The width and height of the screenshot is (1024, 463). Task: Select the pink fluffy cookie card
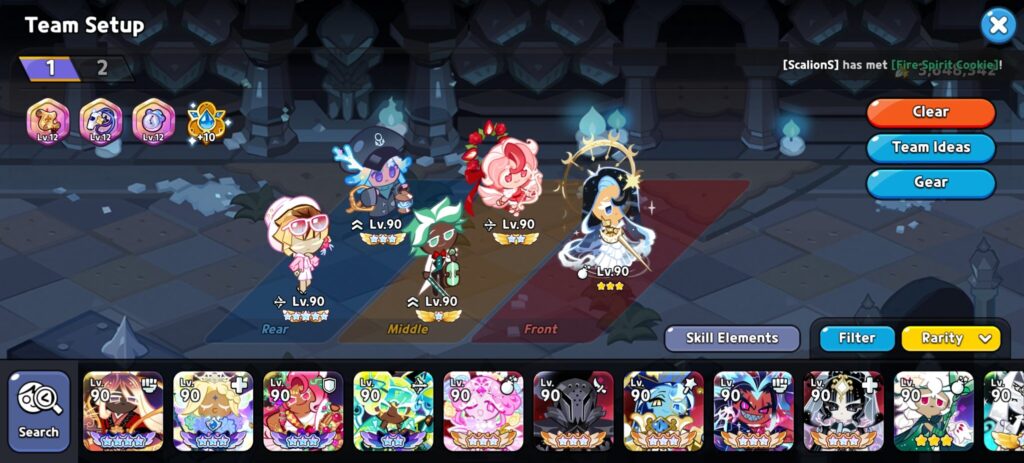pyautogui.click(x=483, y=411)
